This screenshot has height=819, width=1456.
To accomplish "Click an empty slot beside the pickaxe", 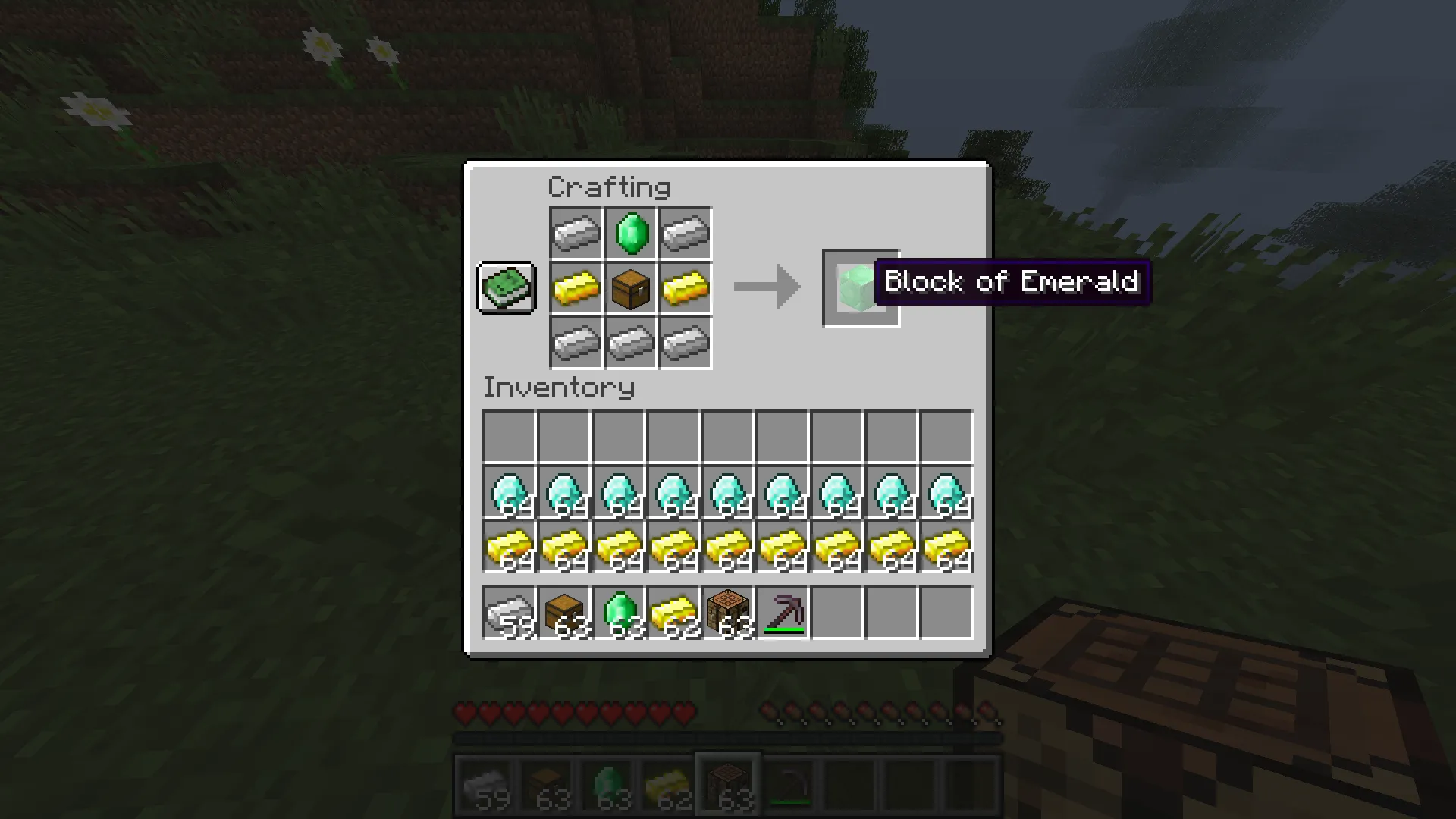I will [837, 613].
